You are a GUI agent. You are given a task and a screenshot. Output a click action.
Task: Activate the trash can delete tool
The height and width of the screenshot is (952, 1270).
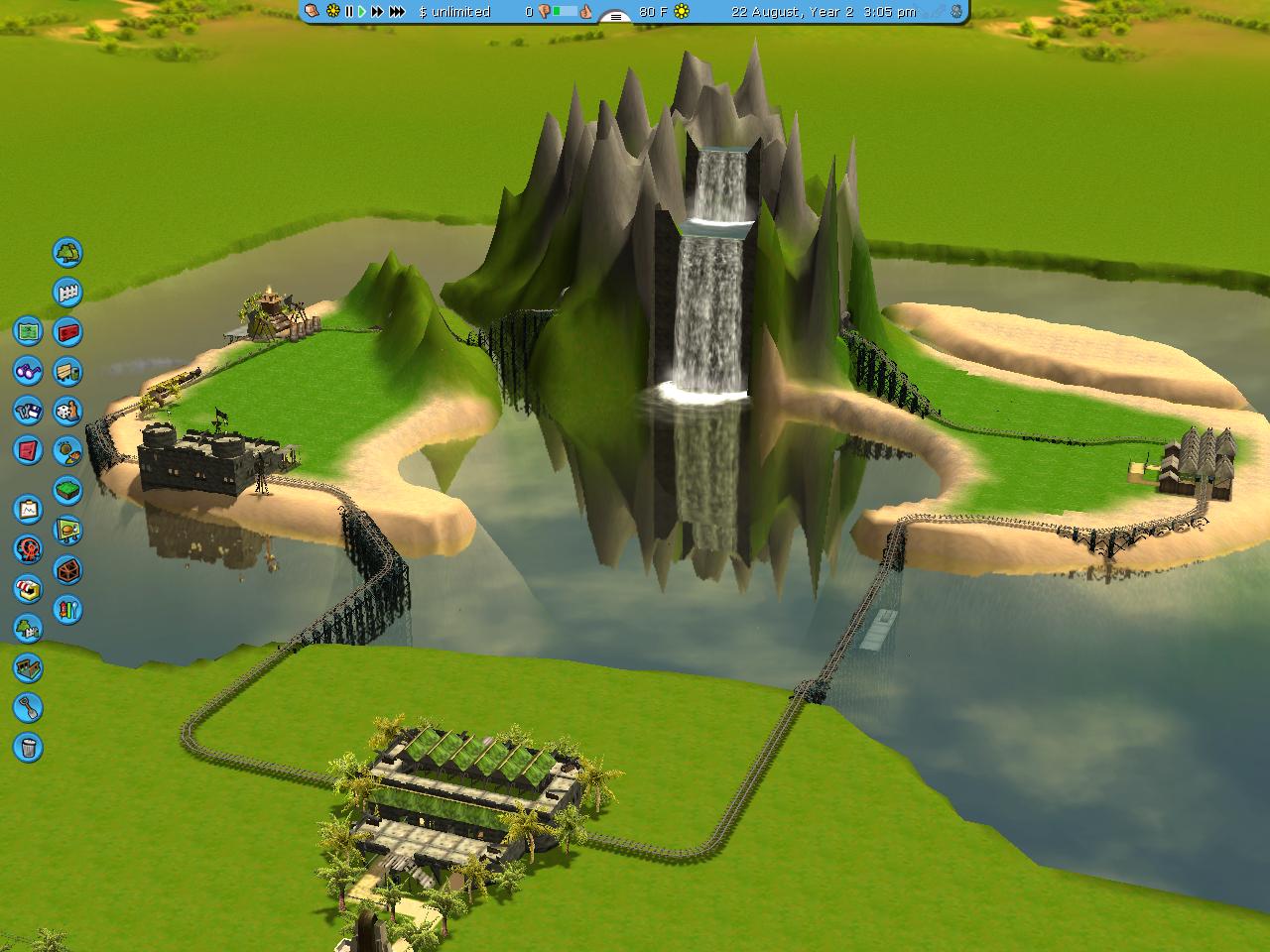coord(28,747)
